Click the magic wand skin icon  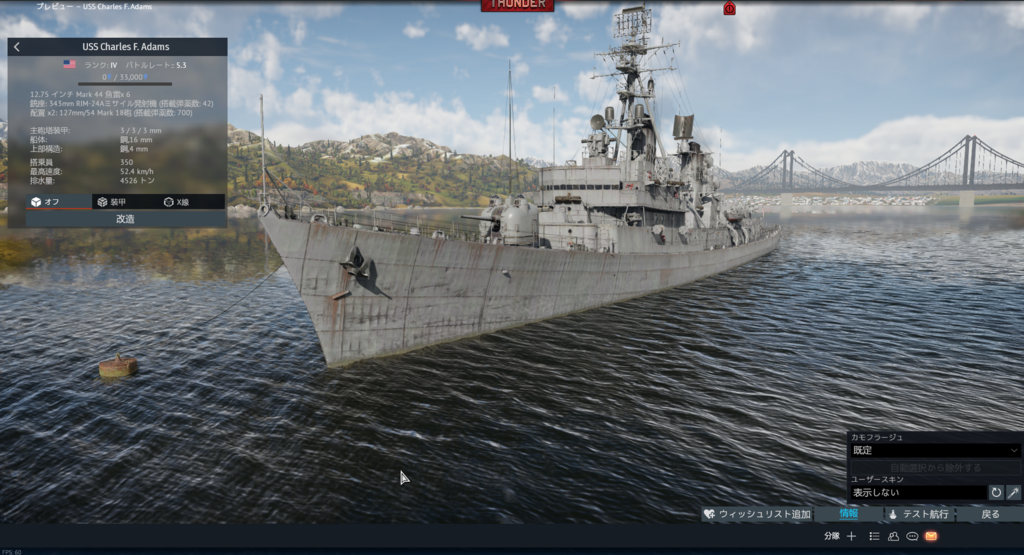pos(1013,492)
